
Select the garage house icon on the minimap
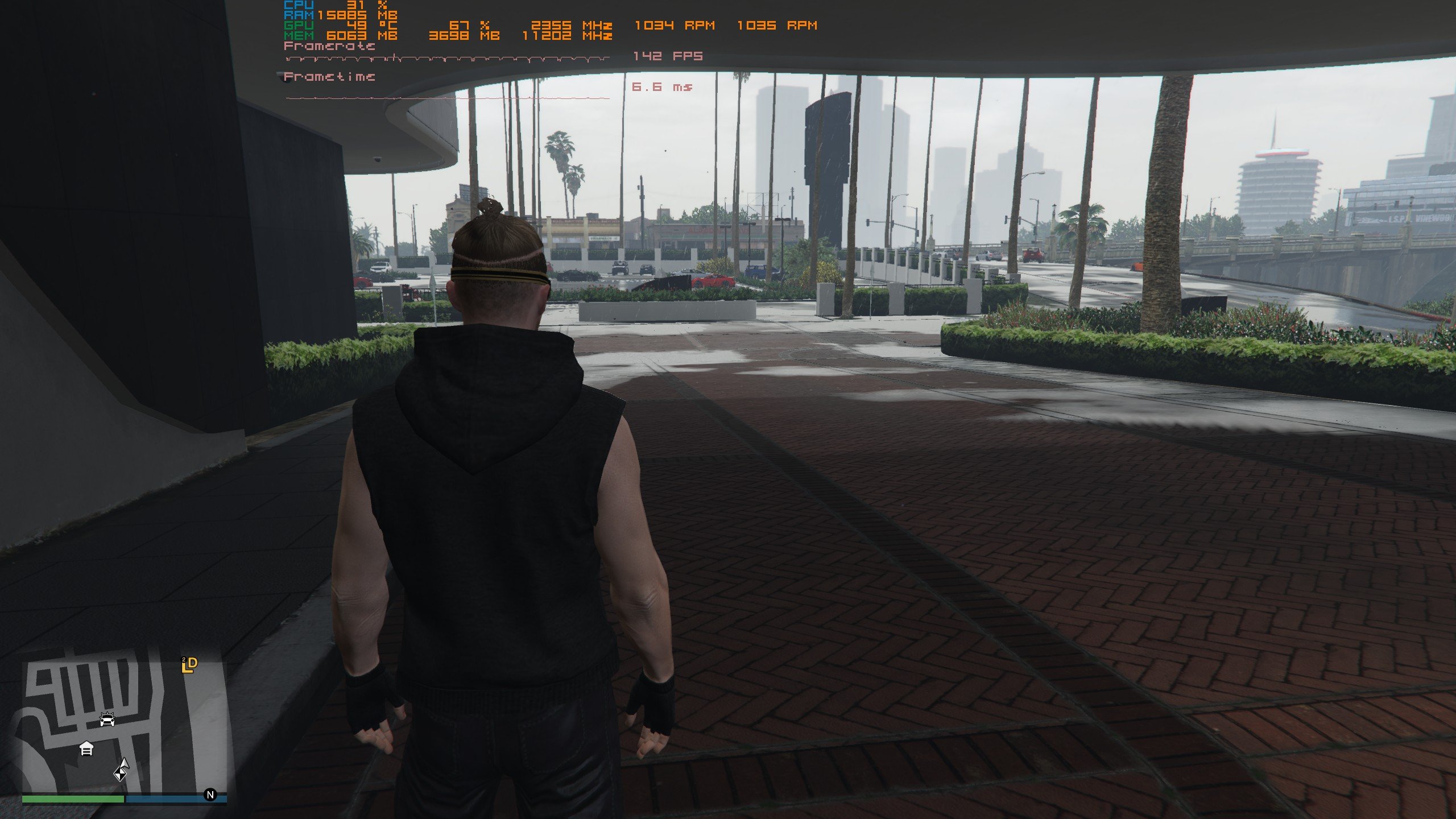[x=86, y=748]
